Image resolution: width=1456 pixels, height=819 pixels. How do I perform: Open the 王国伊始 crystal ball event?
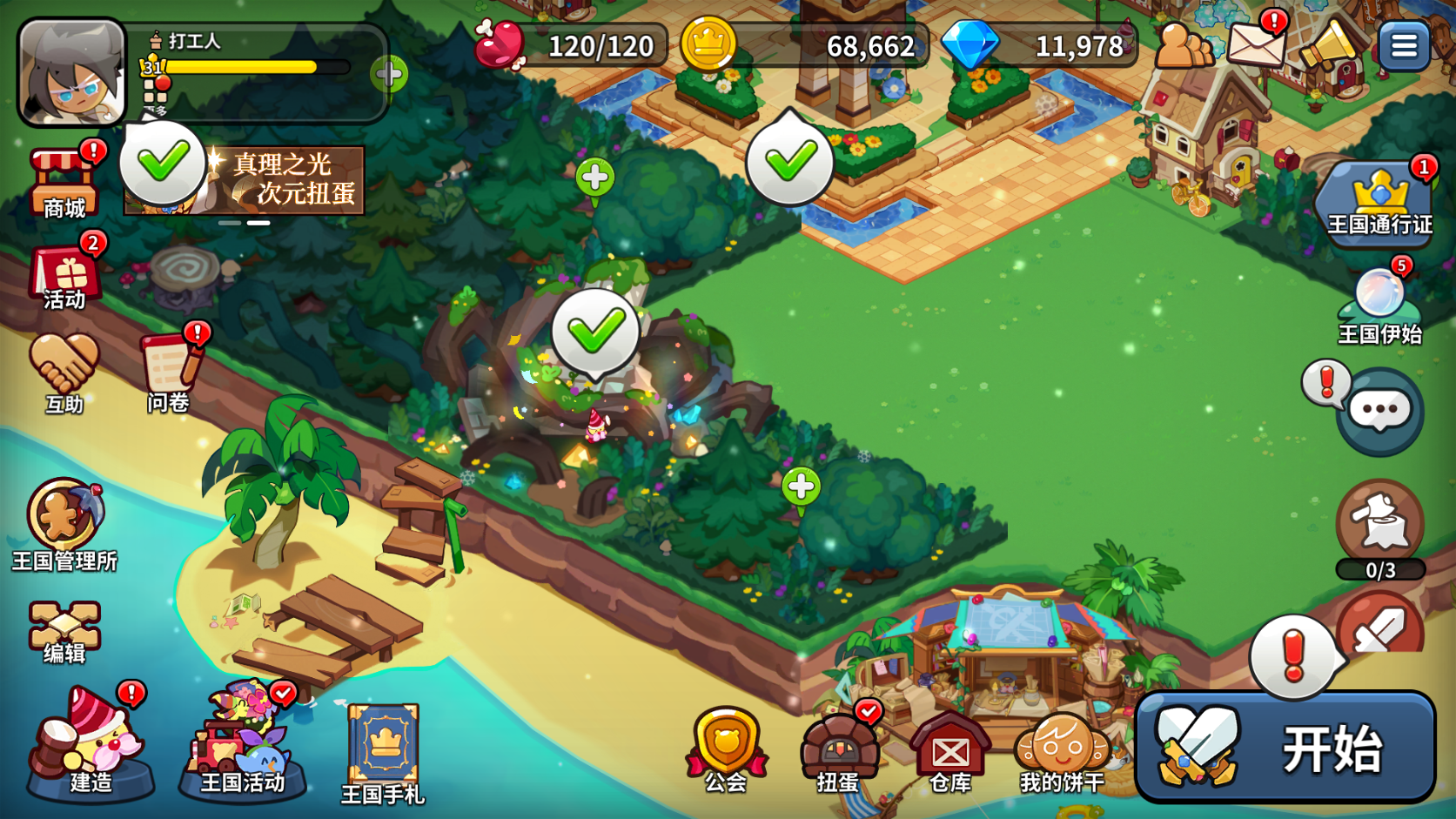(1379, 305)
